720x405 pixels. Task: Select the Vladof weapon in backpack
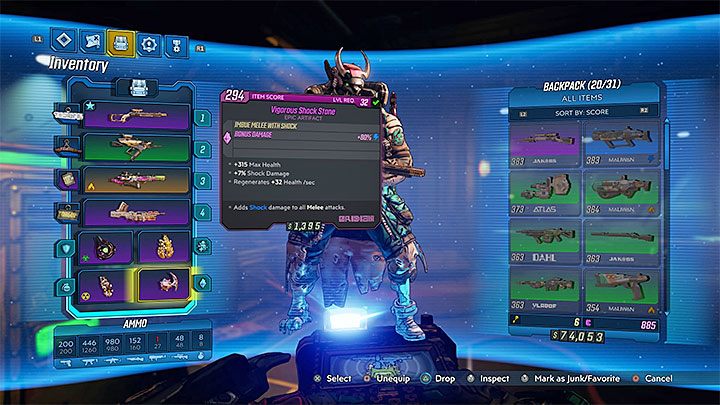pyautogui.click(x=546, y=289)
